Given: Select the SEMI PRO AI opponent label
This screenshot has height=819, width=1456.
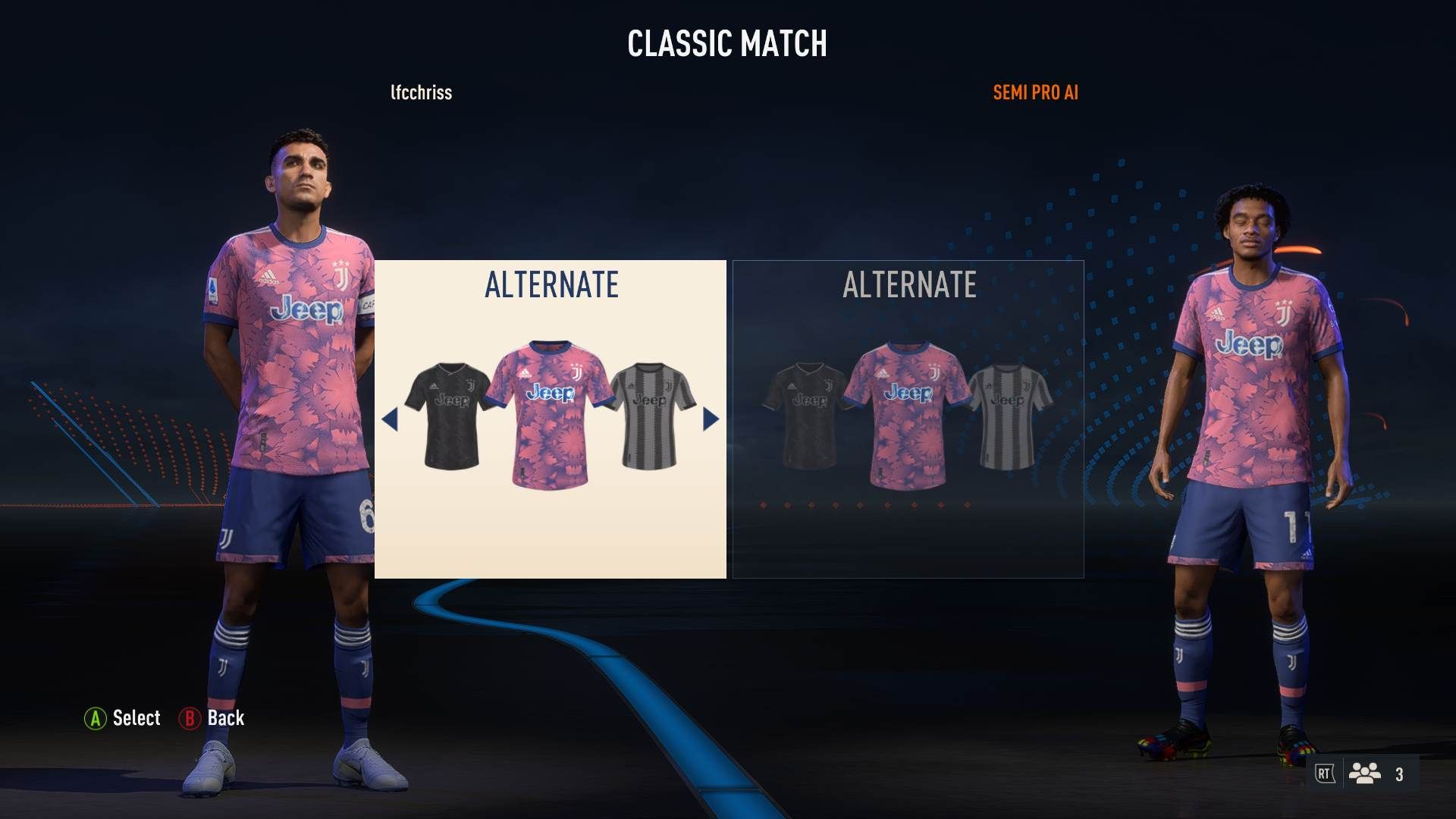Looking at the screenshot, I should (1034, 93).
